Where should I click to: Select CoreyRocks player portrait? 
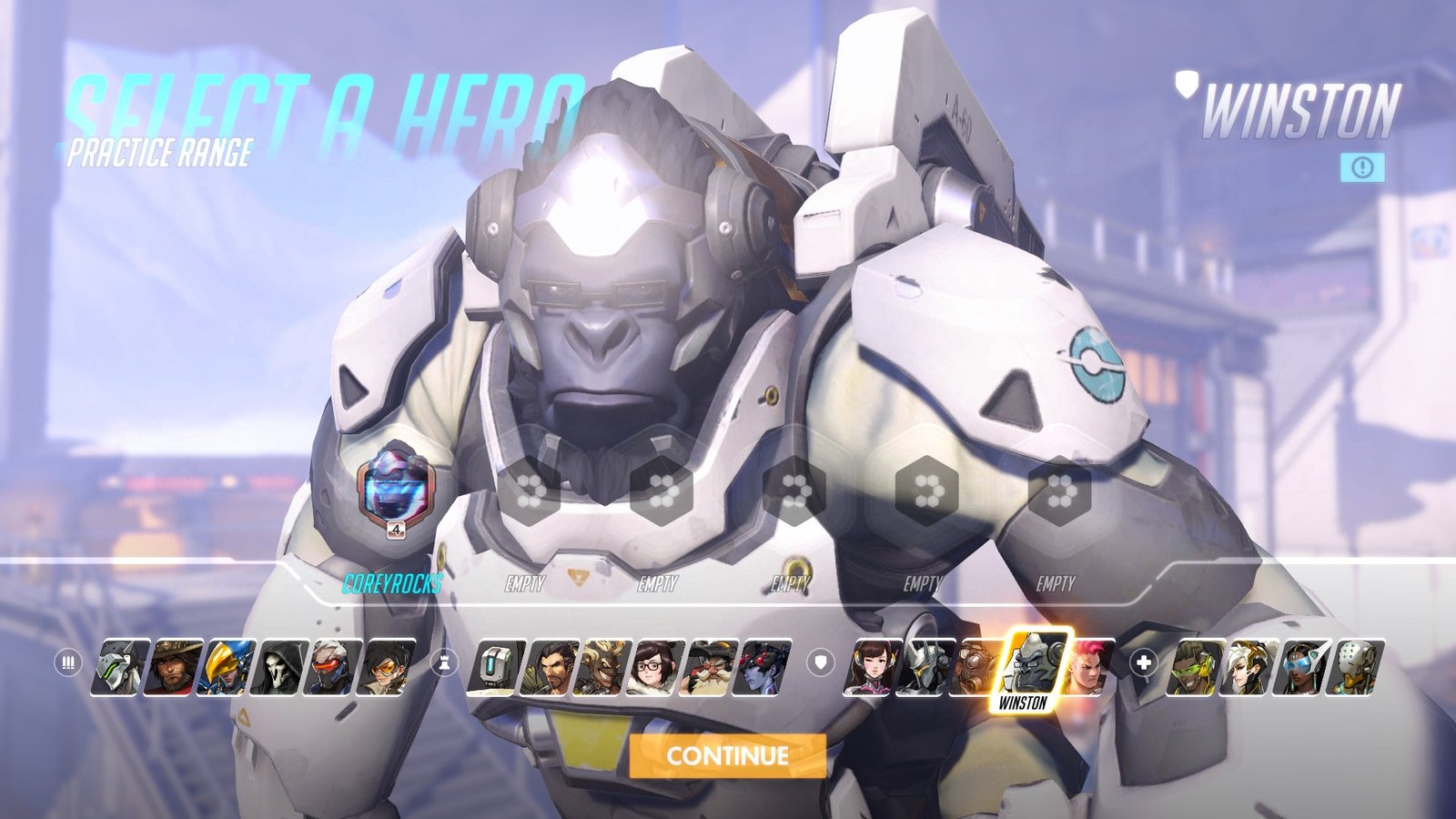pos(396,490)
